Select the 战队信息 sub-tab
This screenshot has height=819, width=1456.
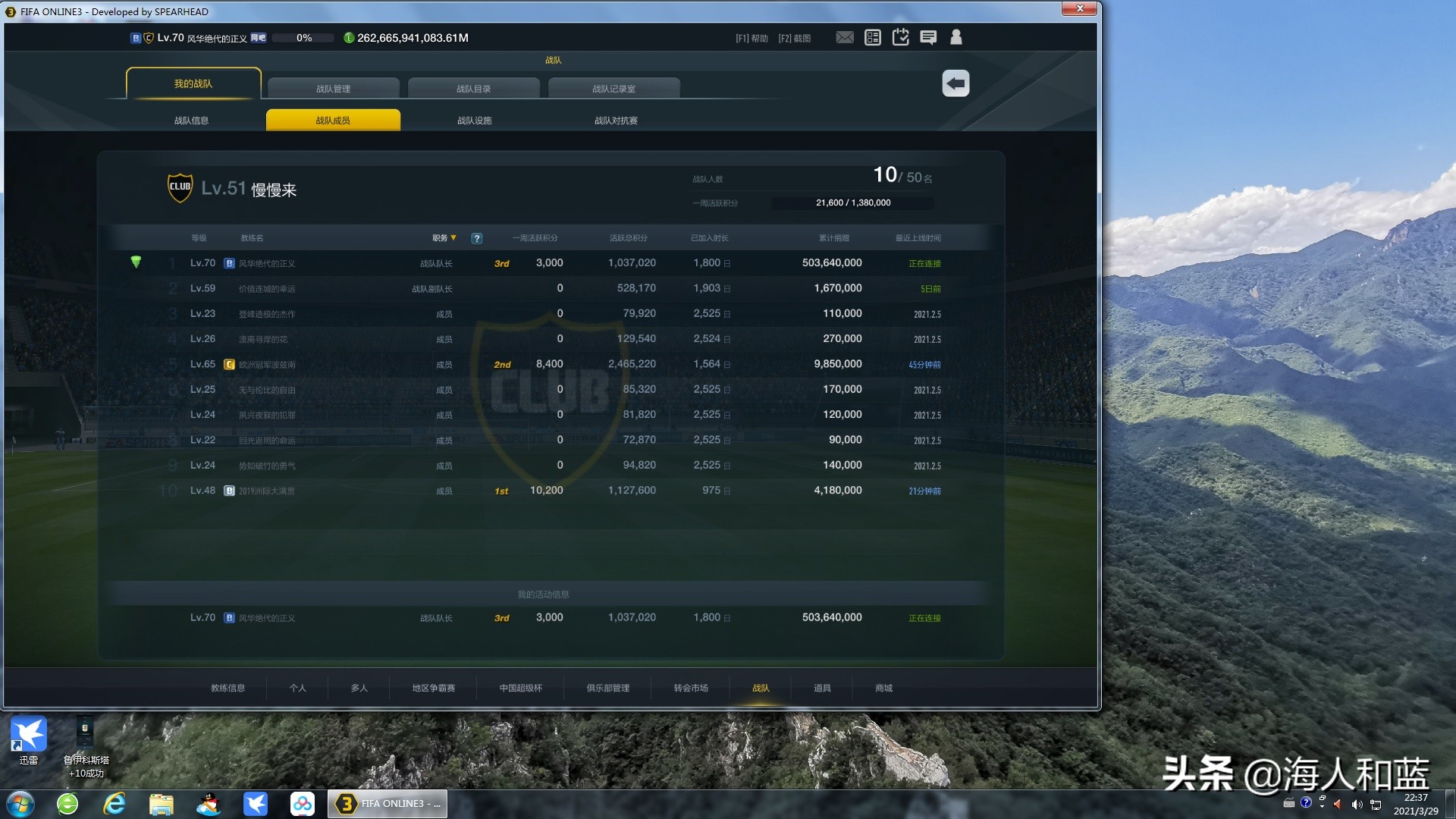click(x=192, y=119)
